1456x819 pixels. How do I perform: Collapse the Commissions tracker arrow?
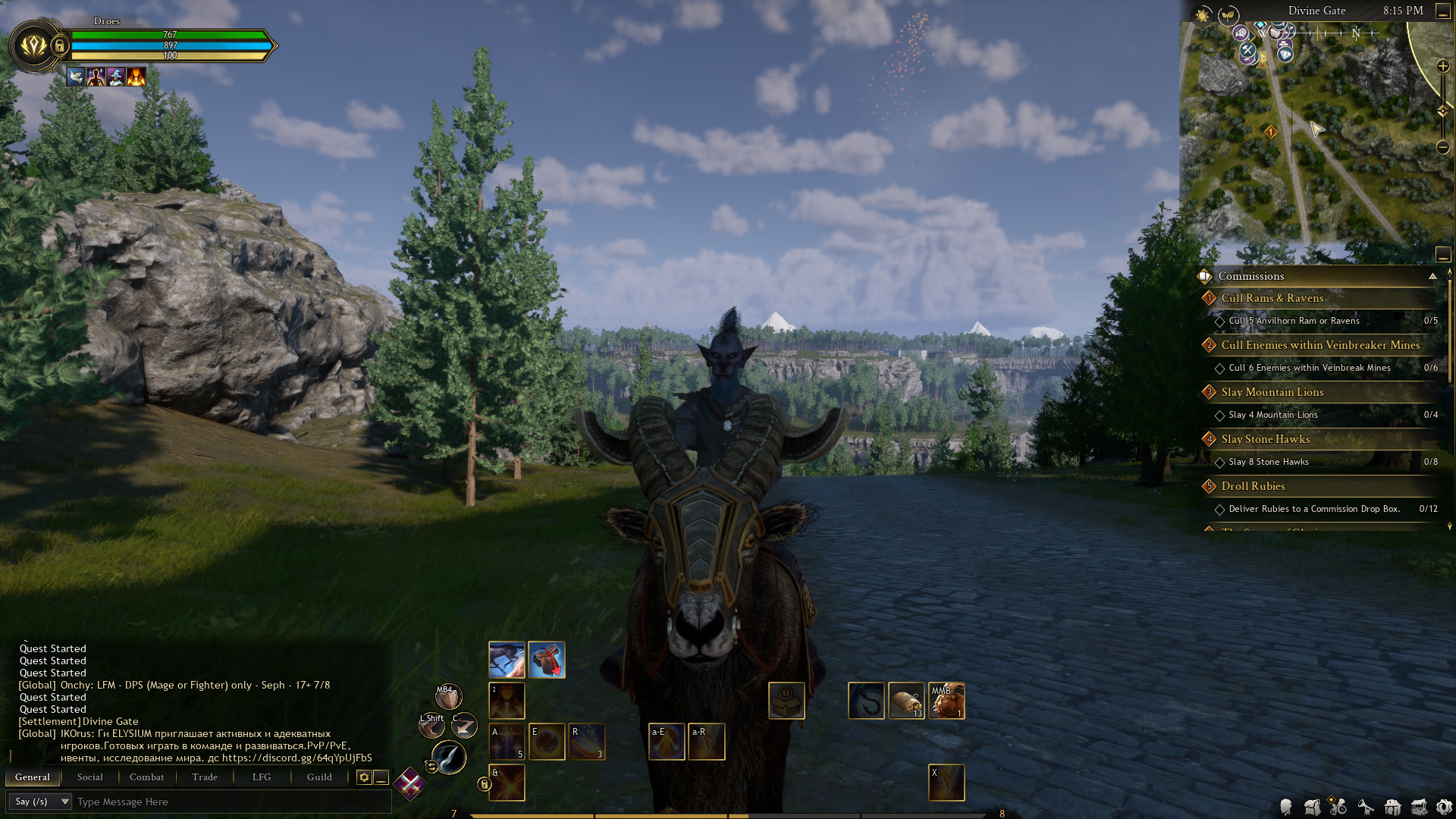(1432, 276)
